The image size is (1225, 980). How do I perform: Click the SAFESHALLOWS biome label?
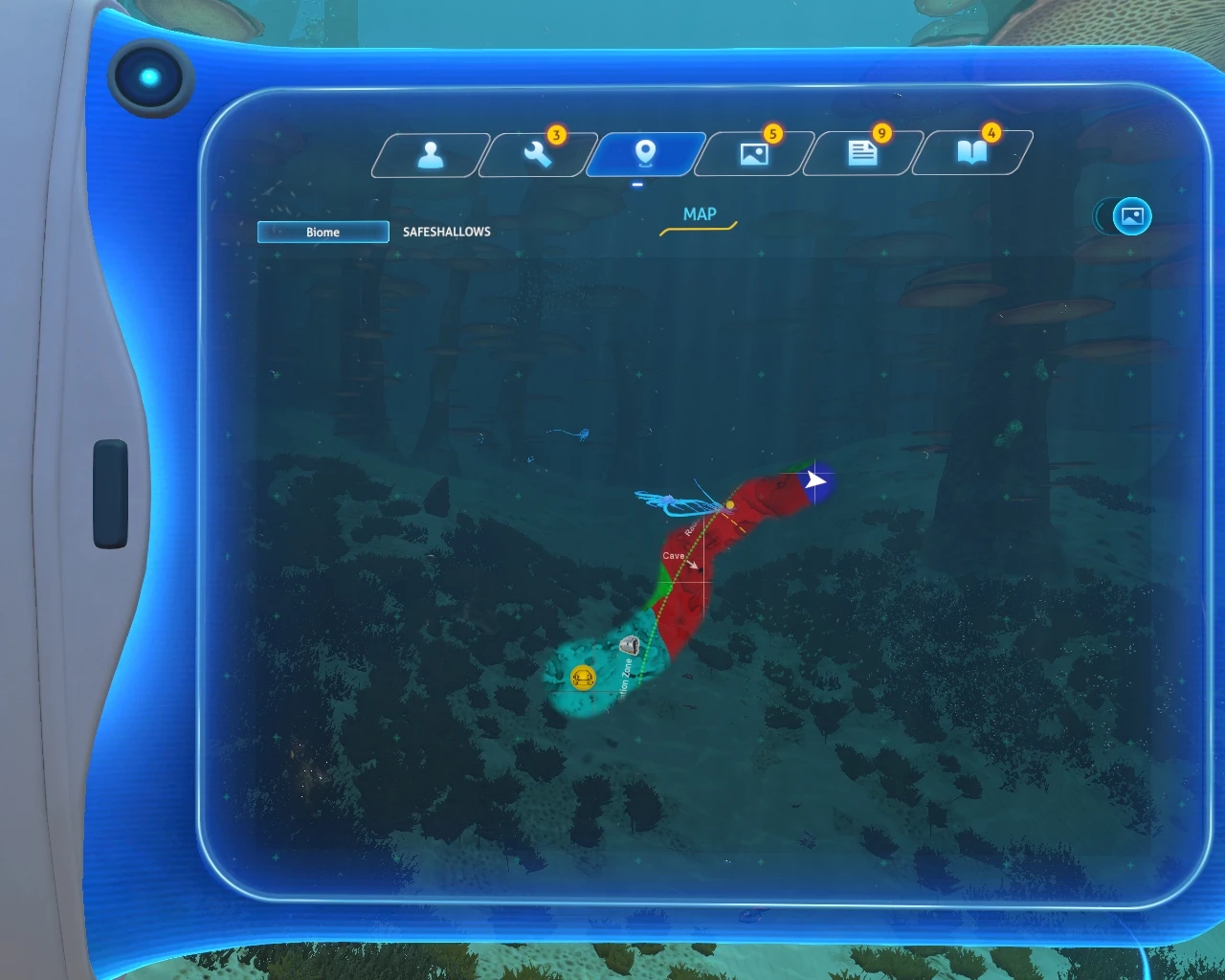click(445, 232)
